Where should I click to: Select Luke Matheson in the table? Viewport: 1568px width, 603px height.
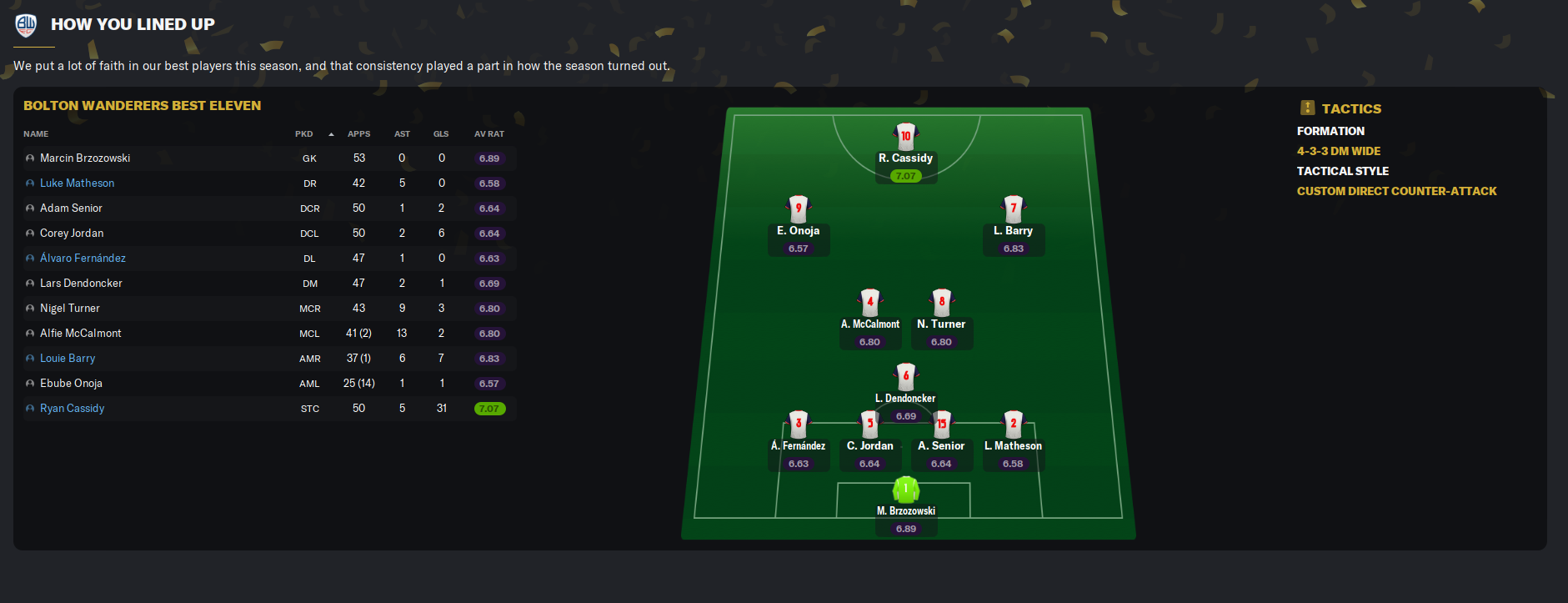pos(77,183)
